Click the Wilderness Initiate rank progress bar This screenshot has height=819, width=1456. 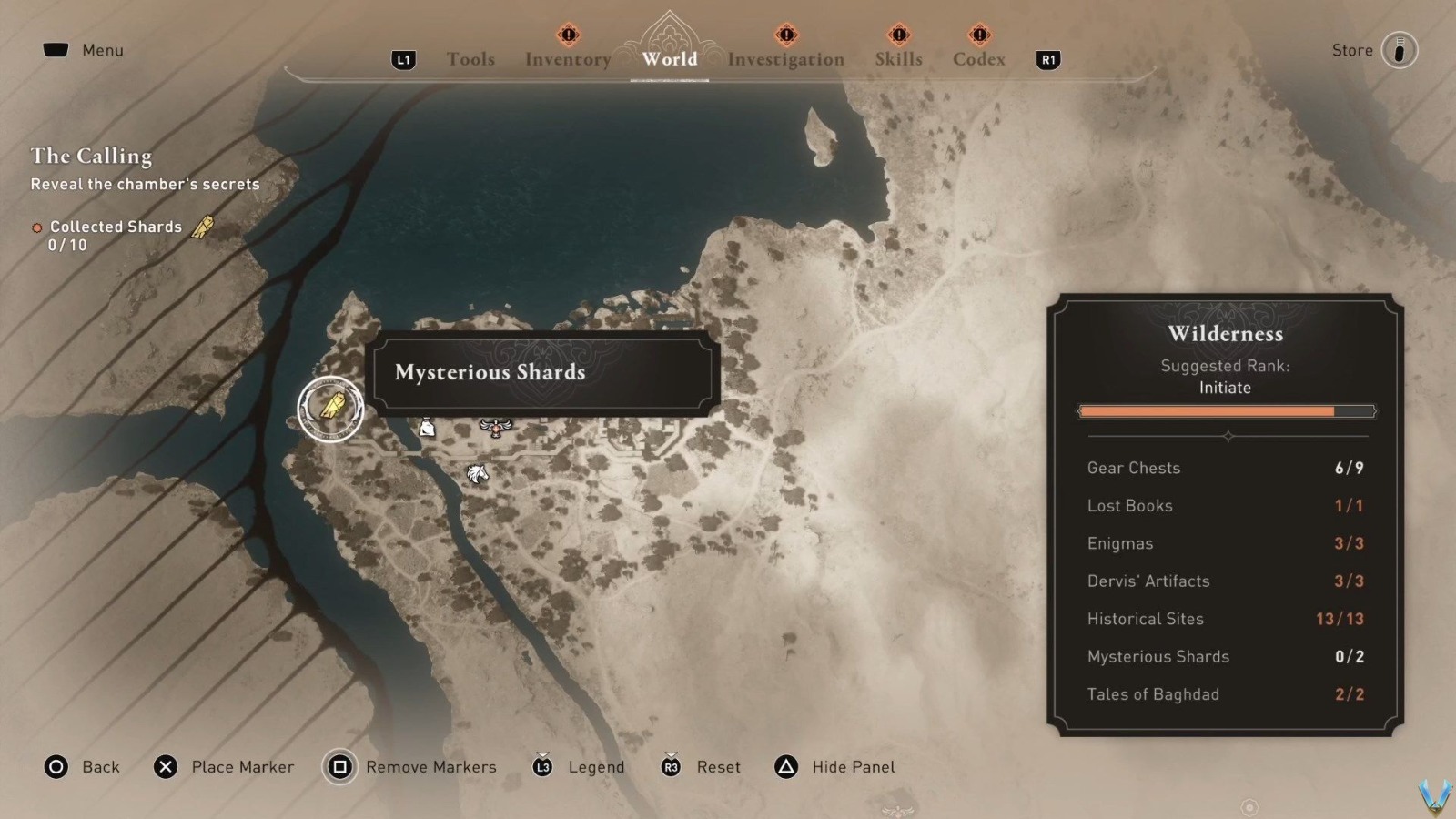tap(1226, 410)
